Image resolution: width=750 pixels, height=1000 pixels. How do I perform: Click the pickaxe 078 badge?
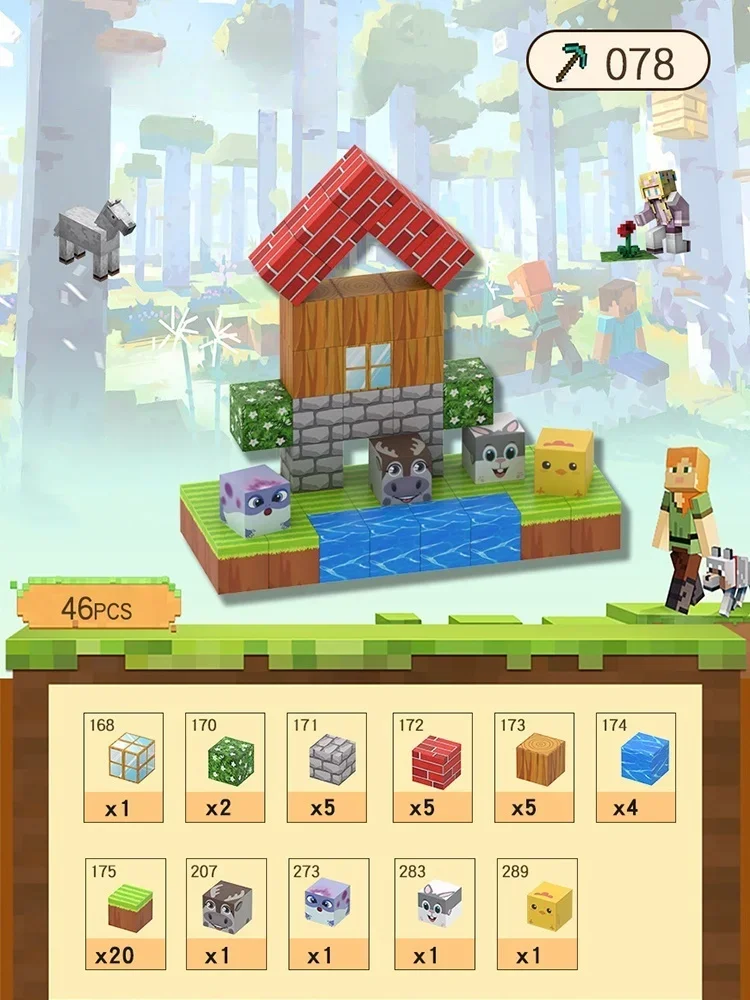618,63
